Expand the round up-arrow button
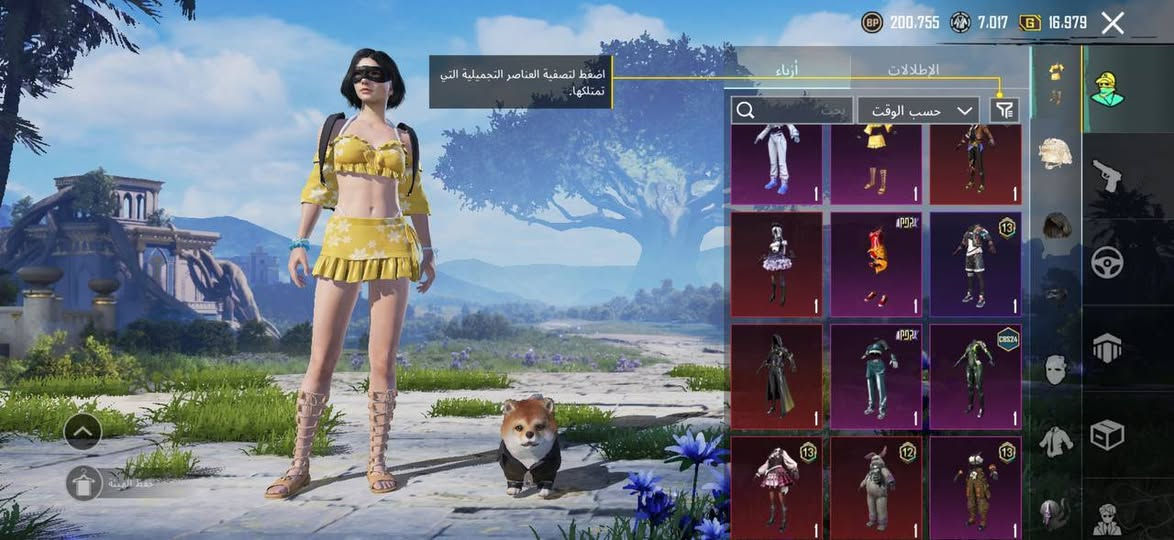 point(83,432)
